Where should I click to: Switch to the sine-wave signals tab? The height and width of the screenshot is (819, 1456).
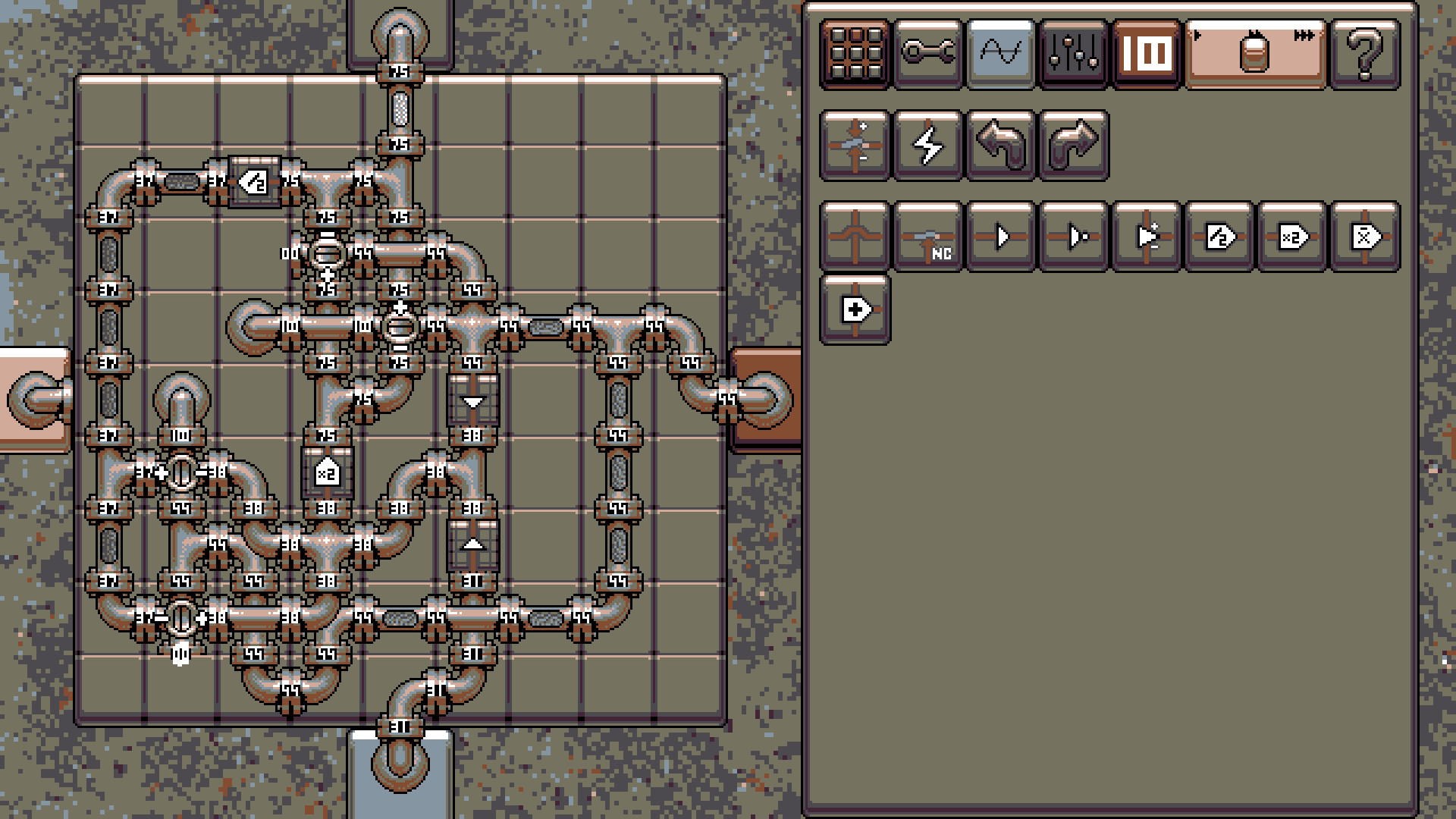click(999, 52)
